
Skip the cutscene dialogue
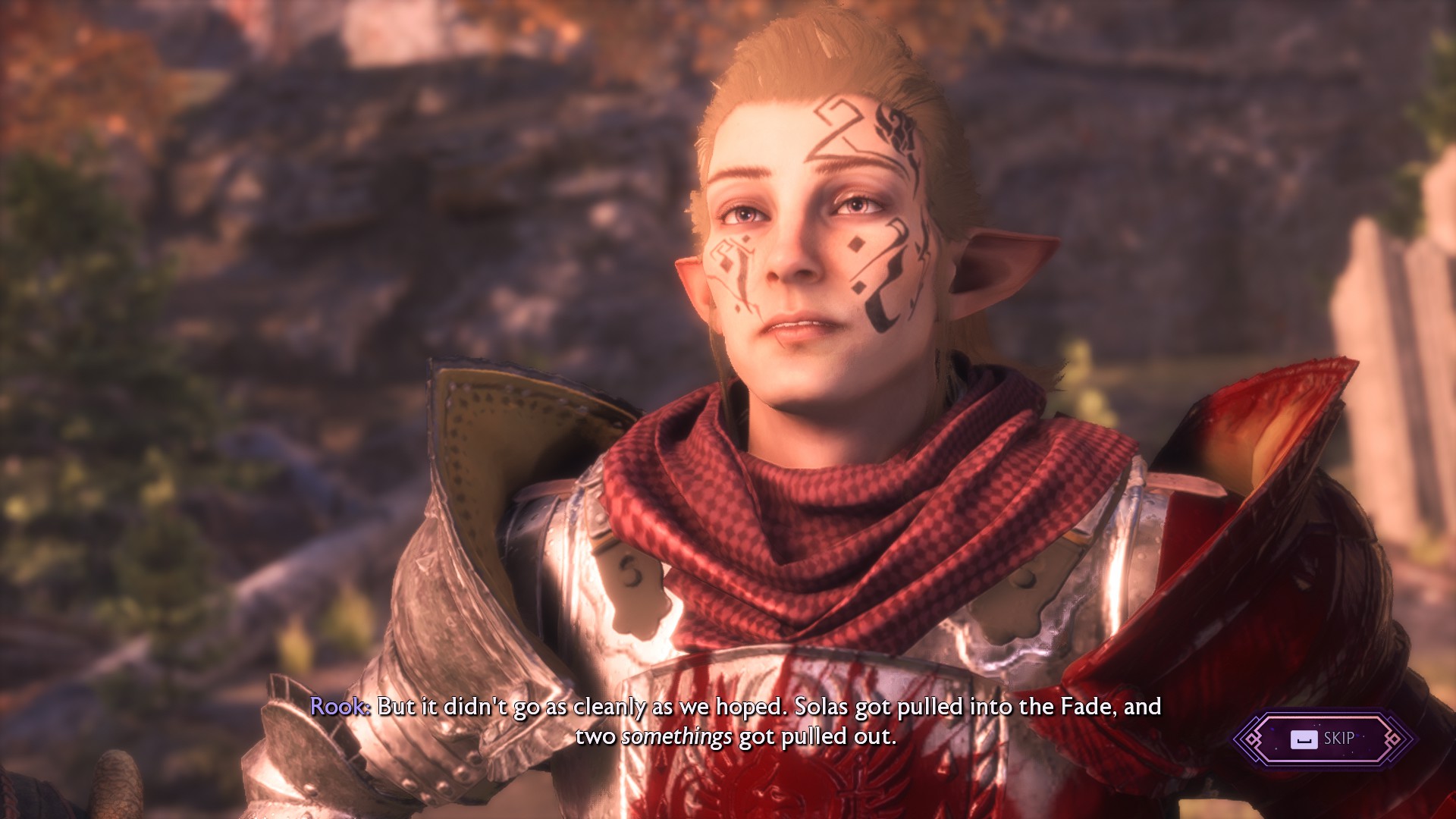tap(1323, 739)
